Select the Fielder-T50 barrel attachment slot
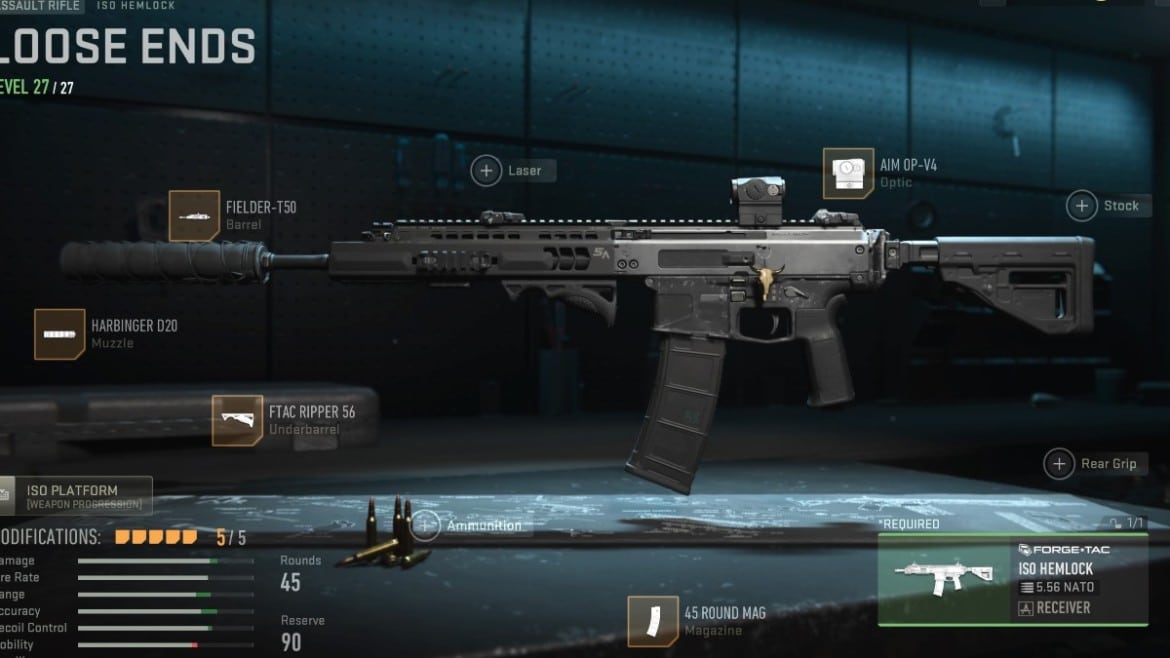Viewport: 1170px width, 658px height. click(x=194, y=215)
